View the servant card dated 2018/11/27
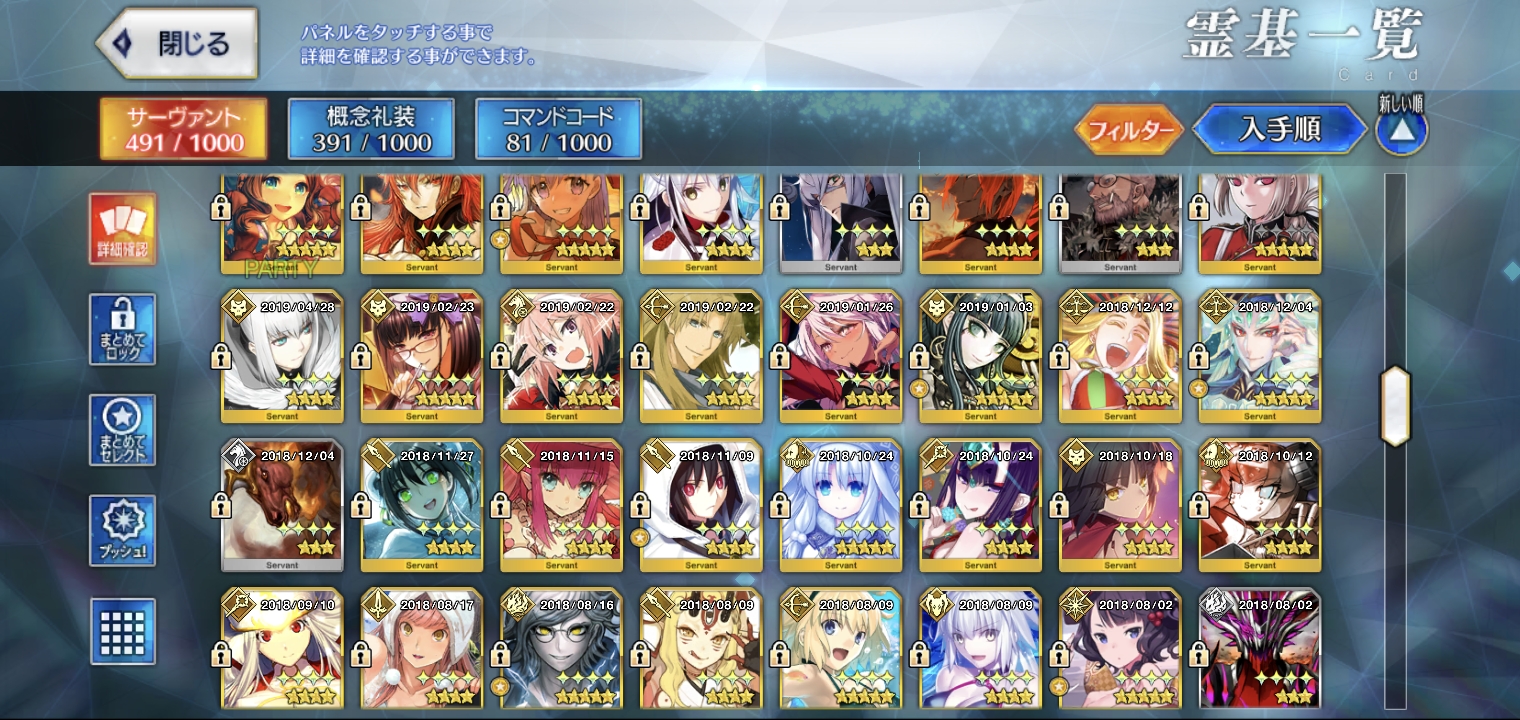 point(422,505)
